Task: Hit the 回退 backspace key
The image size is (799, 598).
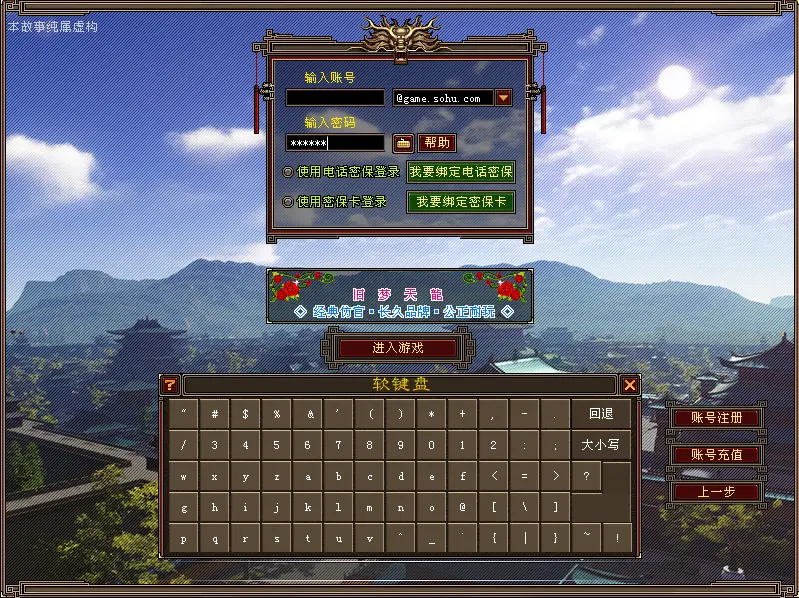Action: [x=601, y=413]
